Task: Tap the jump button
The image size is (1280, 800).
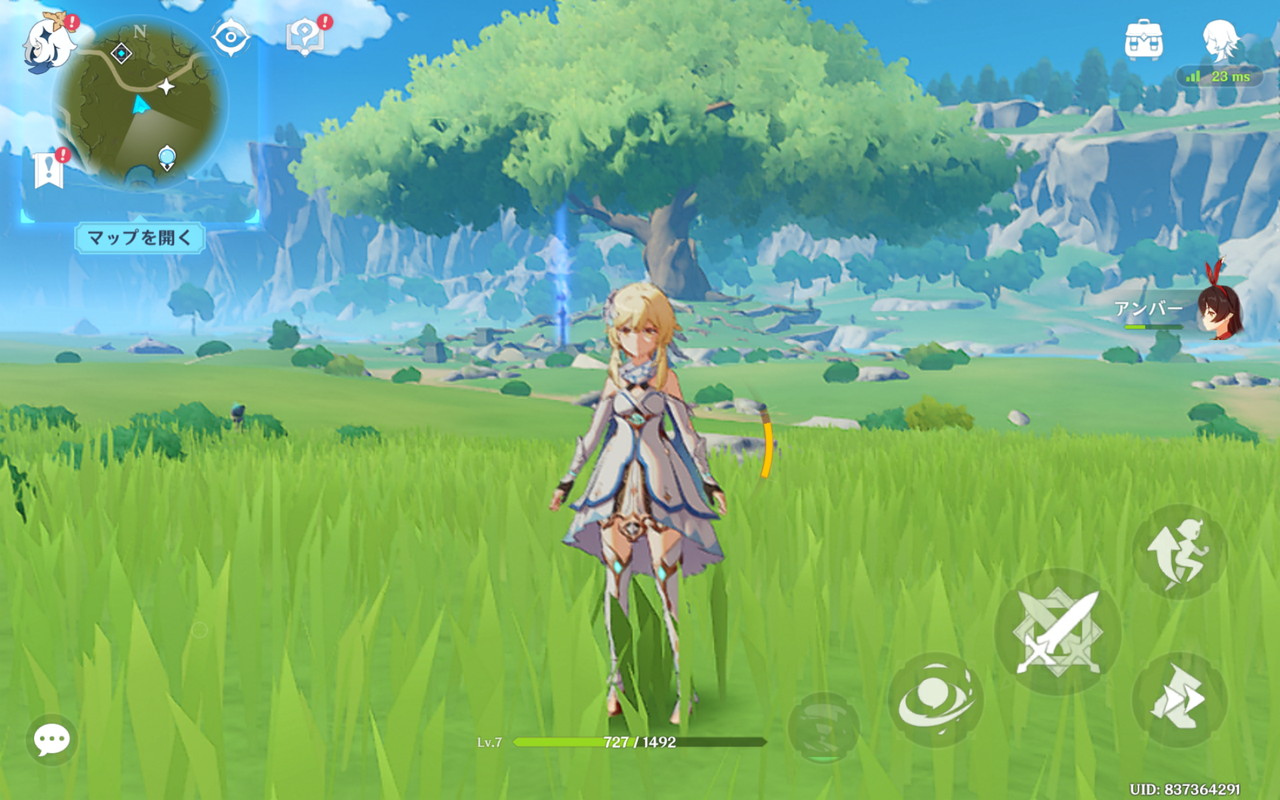Action: (x=1179, y=552)
